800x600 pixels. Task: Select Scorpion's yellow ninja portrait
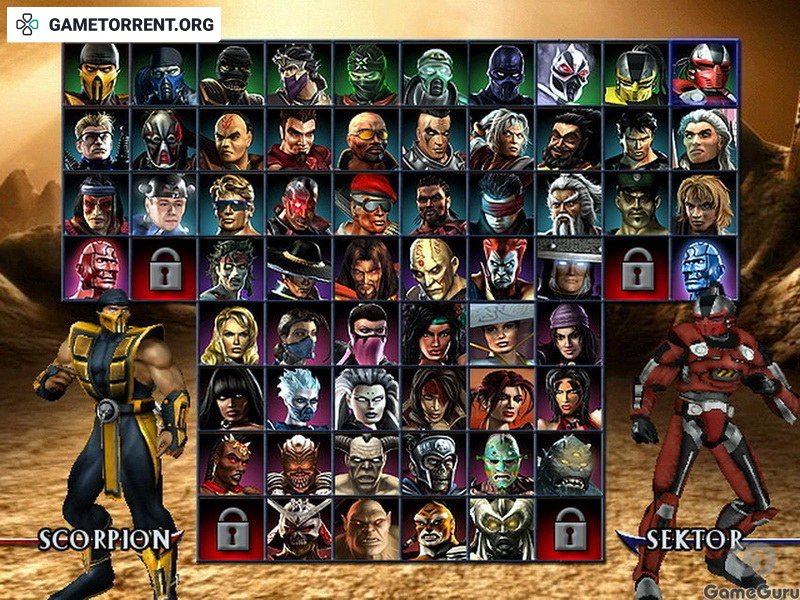(x=96, y=73)
